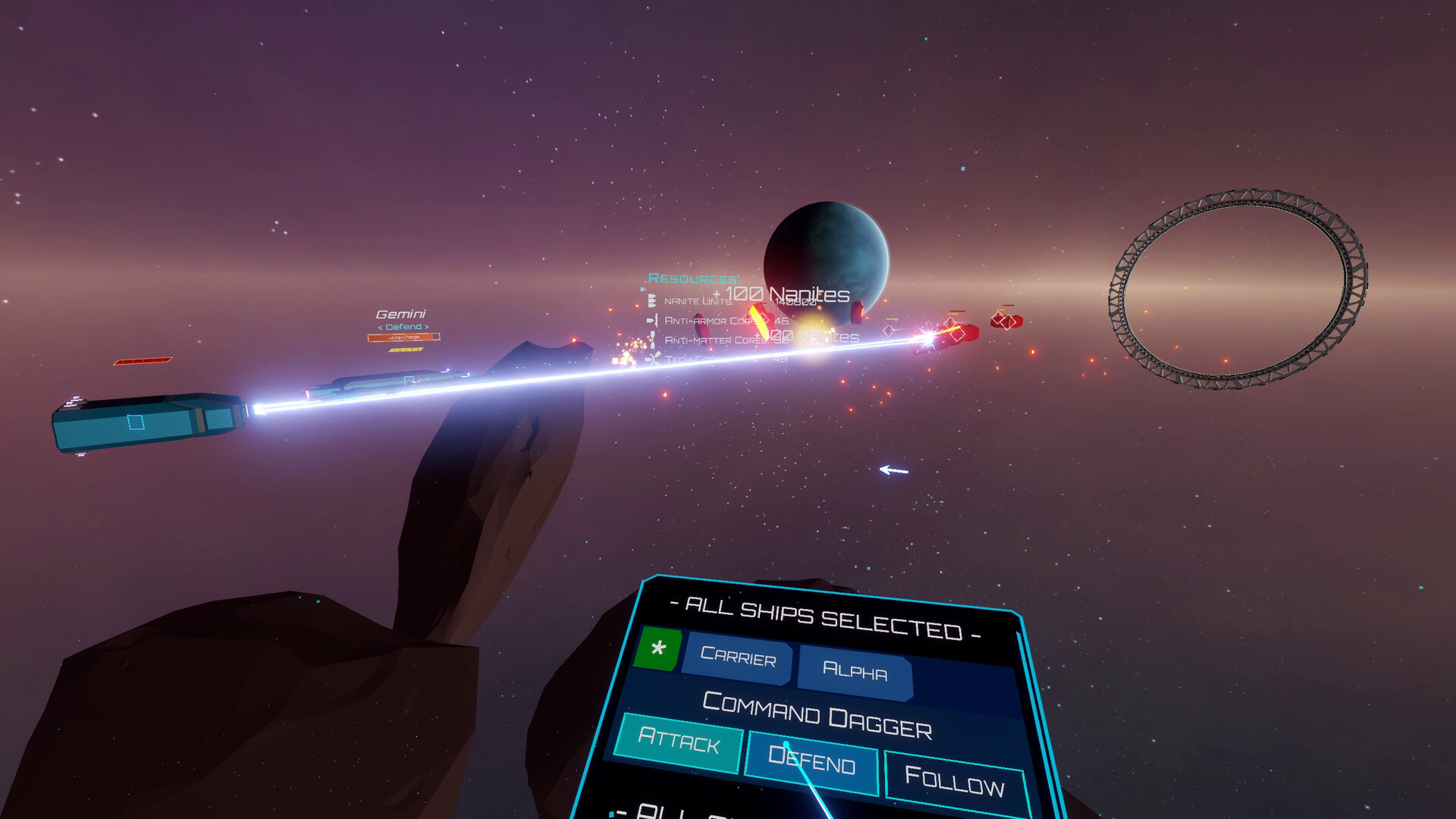The width and height of the screenshot is (1456, 819).
Task: Click the left arrow beside Gemini's Defend order
Action: 381,327
